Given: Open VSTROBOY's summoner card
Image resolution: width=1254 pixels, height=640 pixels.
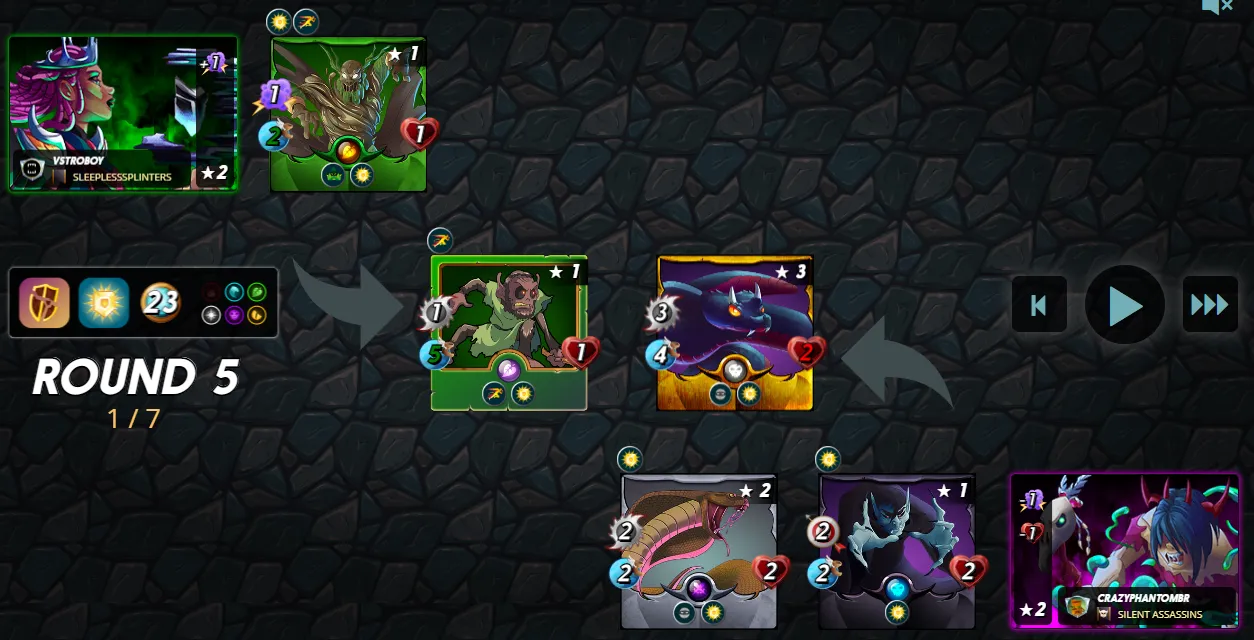Looking at the screenshot, I should [123, 113].
